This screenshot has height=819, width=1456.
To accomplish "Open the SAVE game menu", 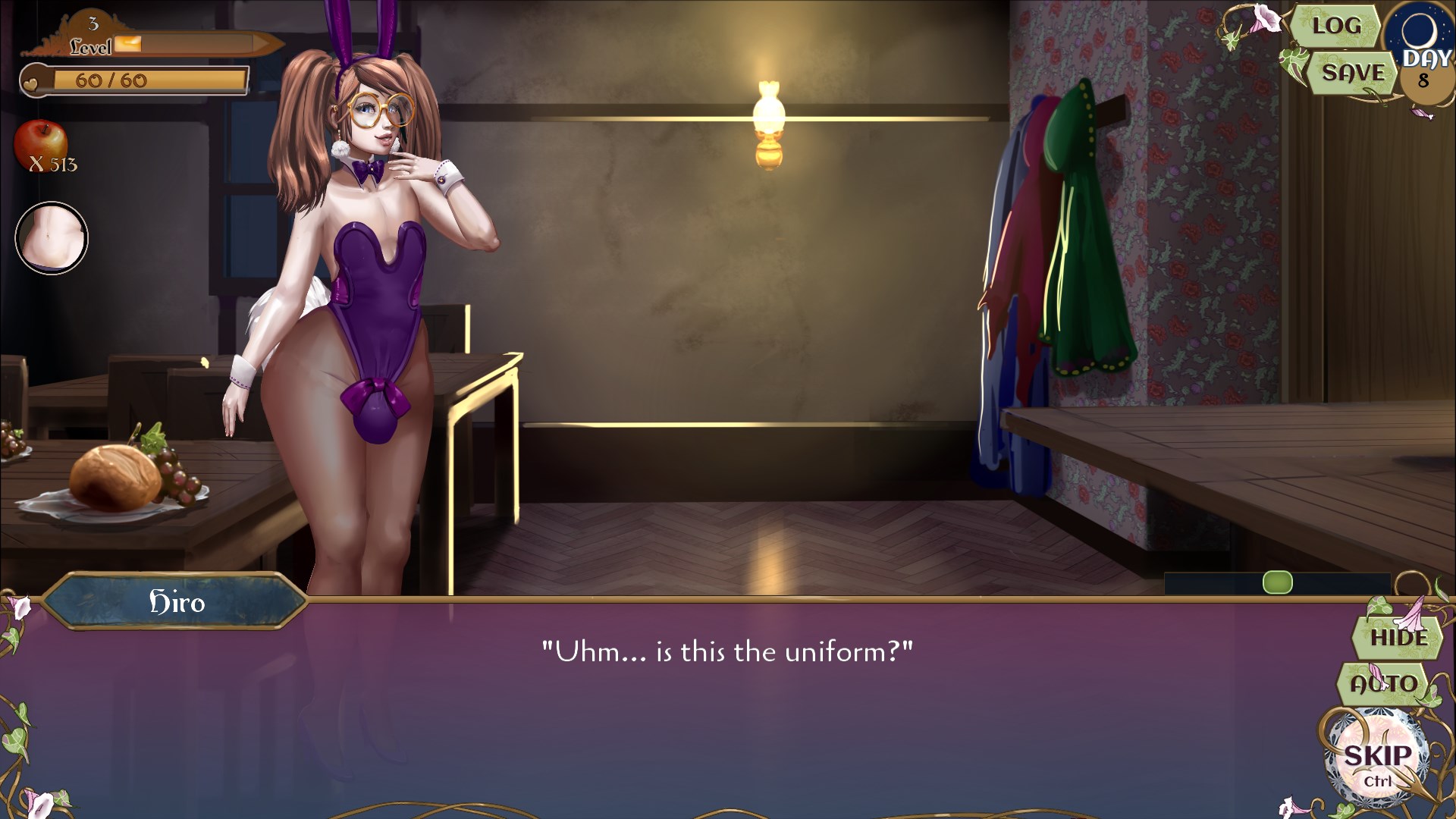I will 1354,74.
